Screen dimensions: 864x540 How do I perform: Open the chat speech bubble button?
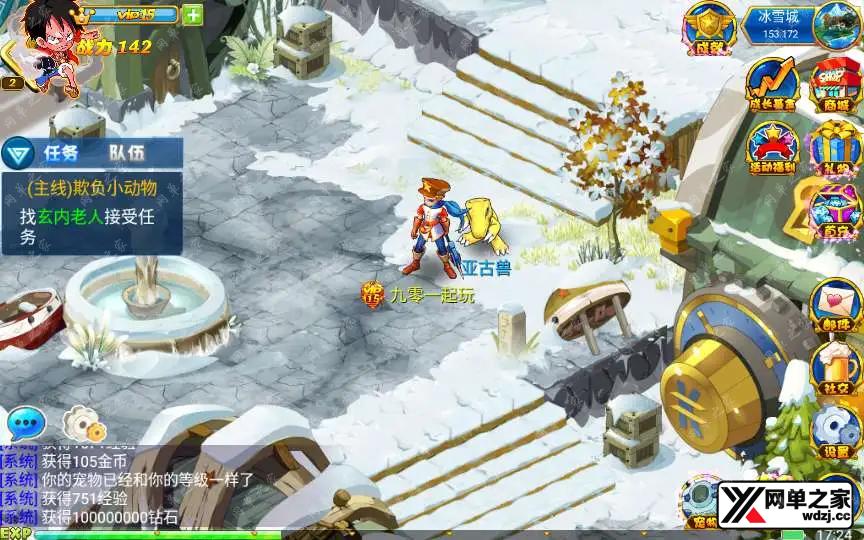point(26,424)
